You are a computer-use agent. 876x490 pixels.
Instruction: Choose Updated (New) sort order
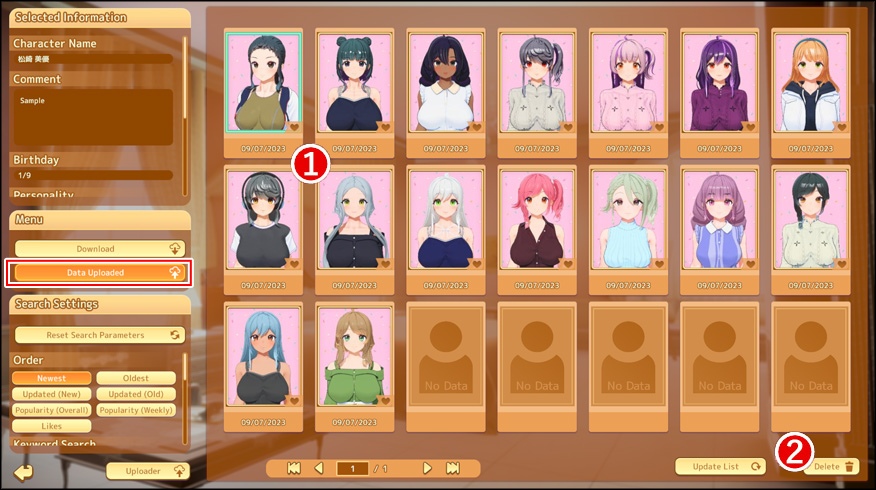click(x=52, y=394)
